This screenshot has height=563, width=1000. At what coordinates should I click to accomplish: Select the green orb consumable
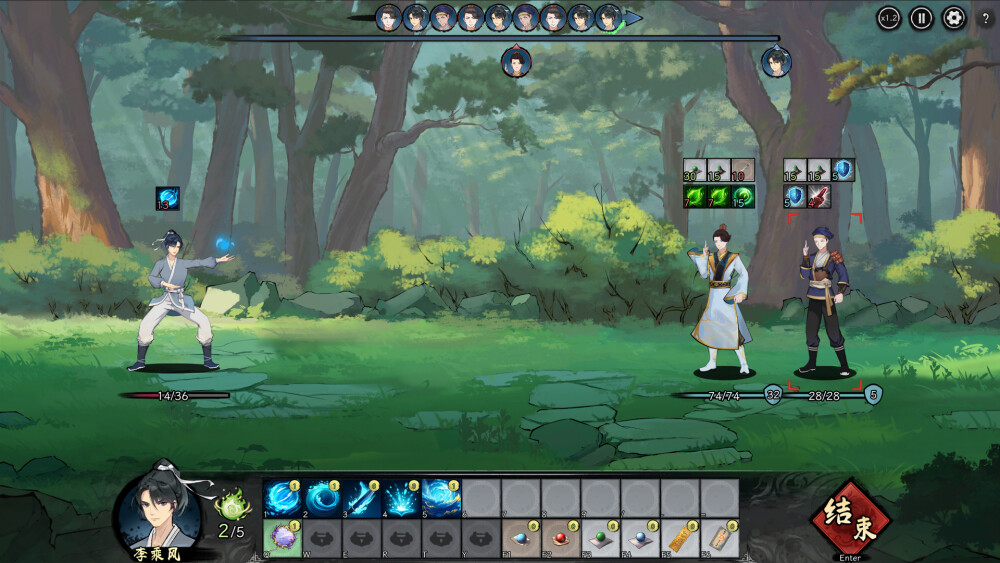601,538
